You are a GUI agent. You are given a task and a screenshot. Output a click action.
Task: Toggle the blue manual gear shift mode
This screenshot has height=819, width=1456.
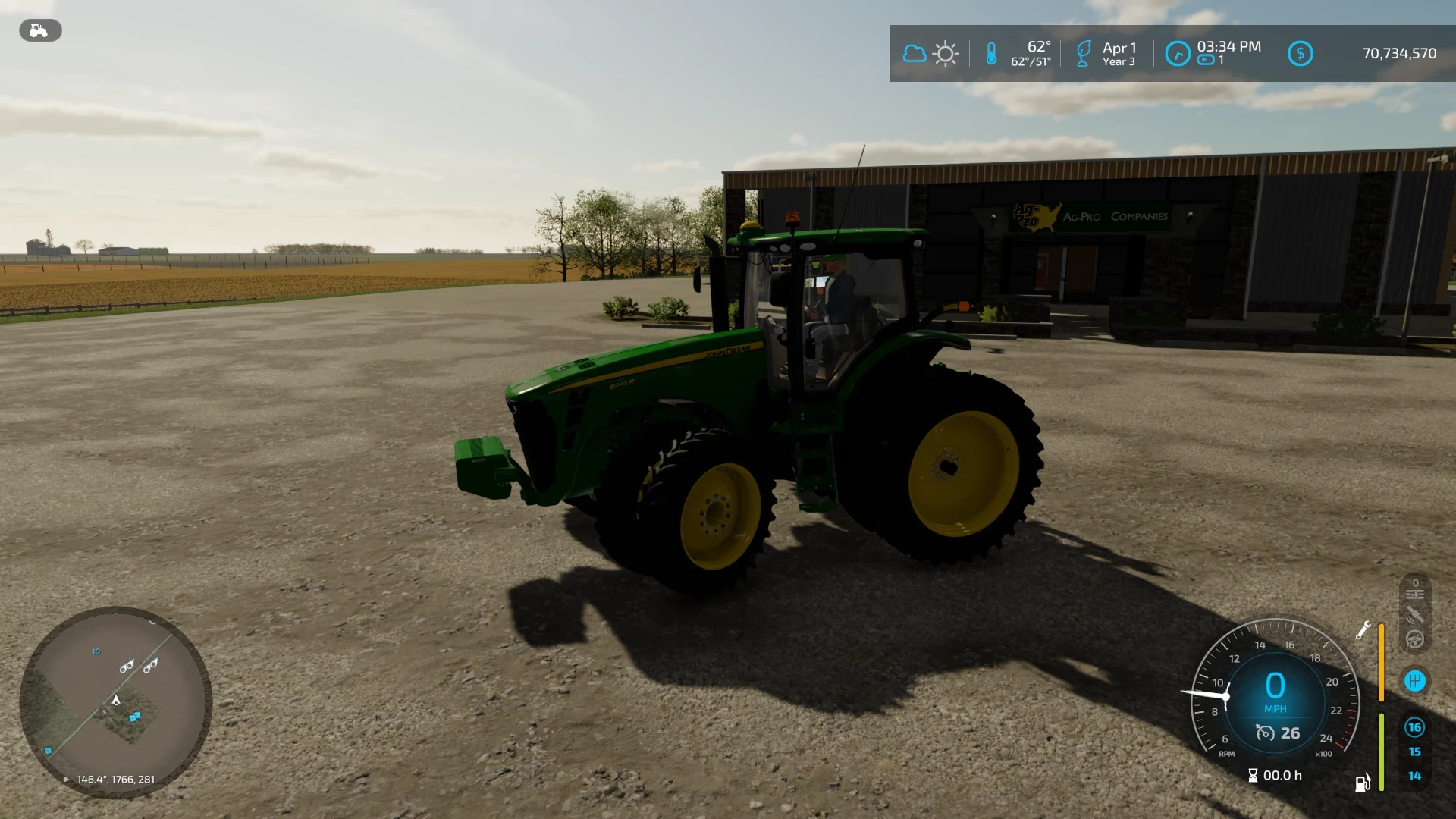click(1415, 681)
